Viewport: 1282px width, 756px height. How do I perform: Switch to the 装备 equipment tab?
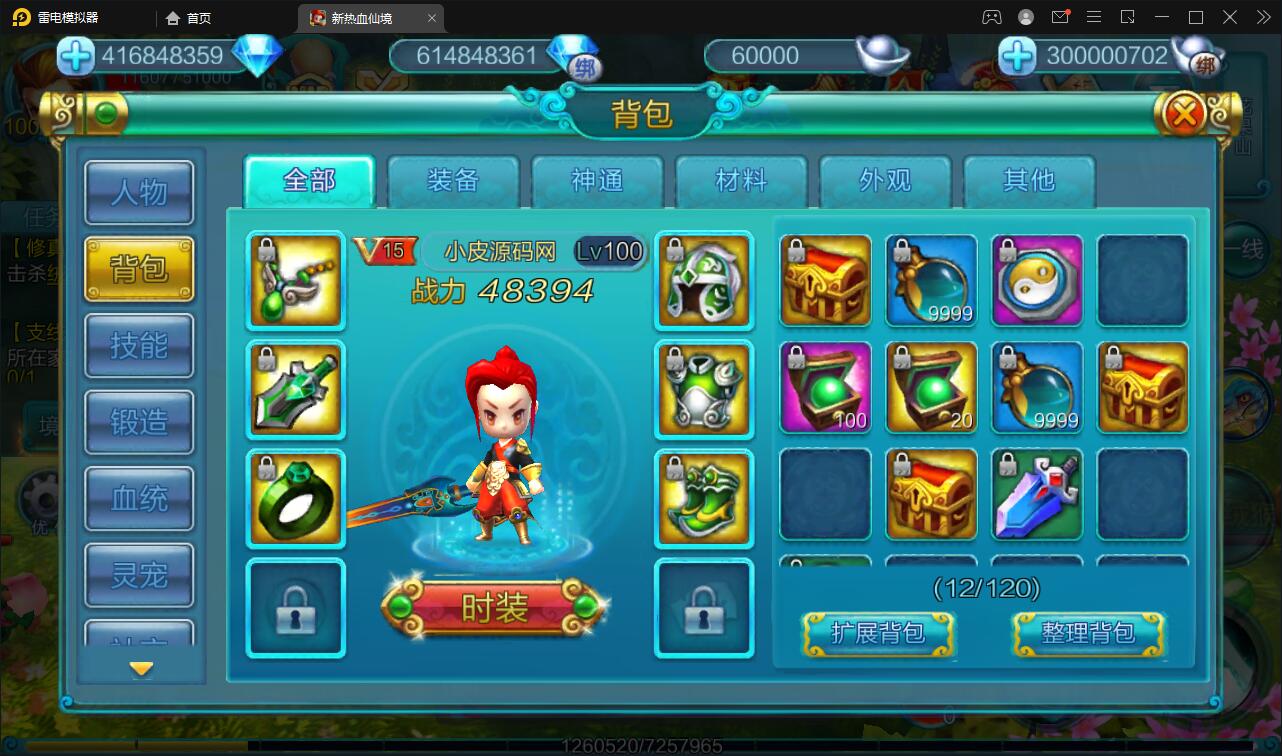(453, 181)
